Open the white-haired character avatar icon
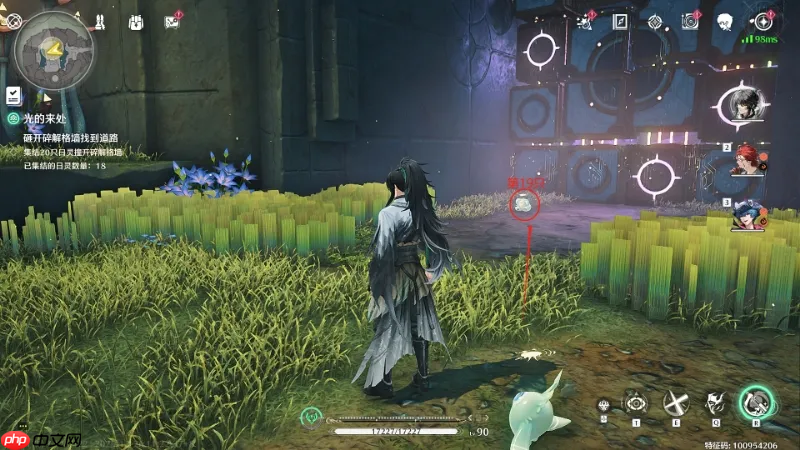 726,21
